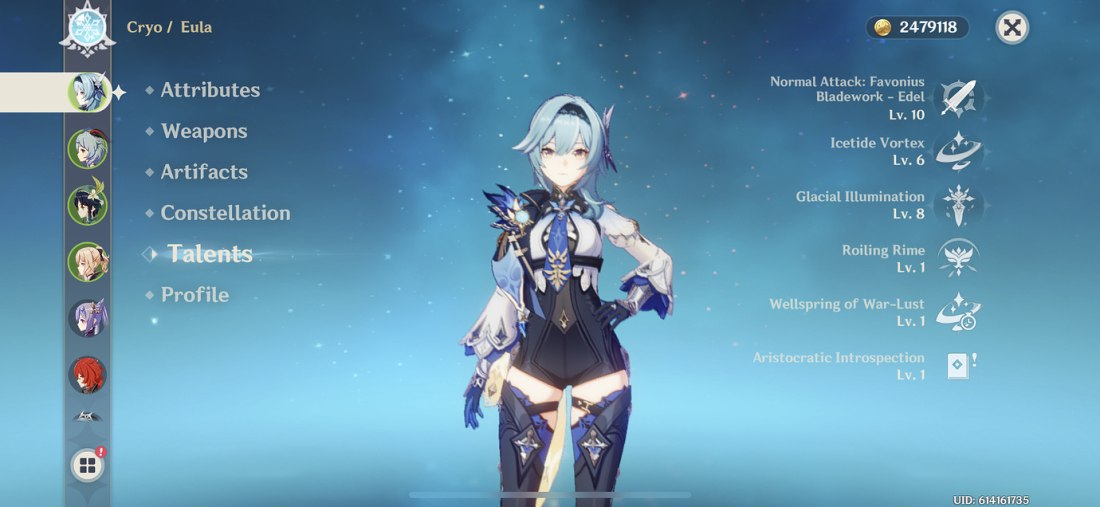The image size is (1100, 507).
Task: View Normal Attack: Favonius Bladework talent
Action: [960, 98]
